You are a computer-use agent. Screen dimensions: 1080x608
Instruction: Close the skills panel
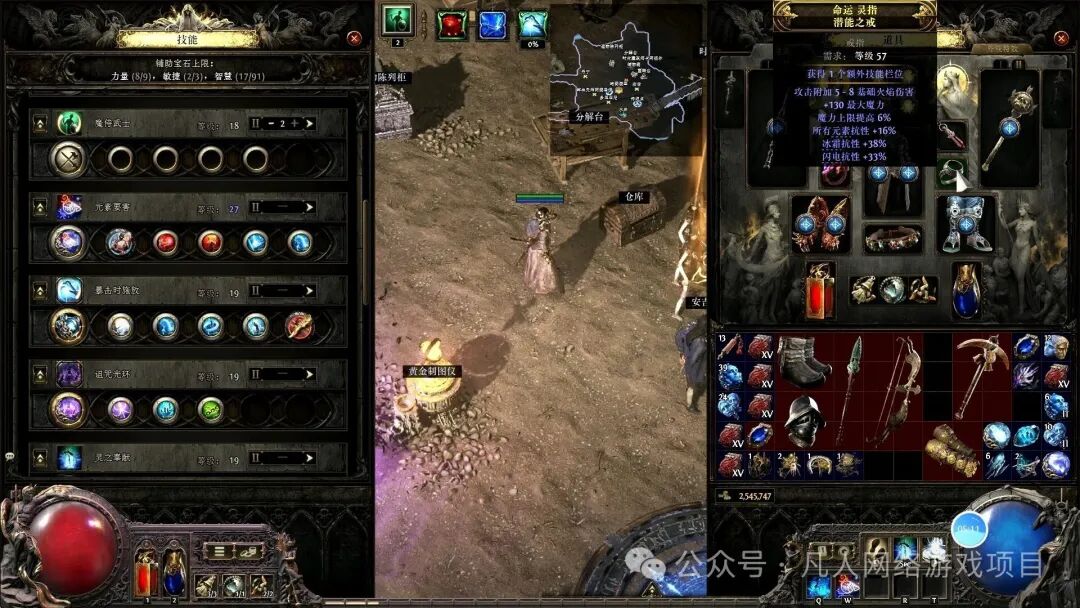pos(354,38)
